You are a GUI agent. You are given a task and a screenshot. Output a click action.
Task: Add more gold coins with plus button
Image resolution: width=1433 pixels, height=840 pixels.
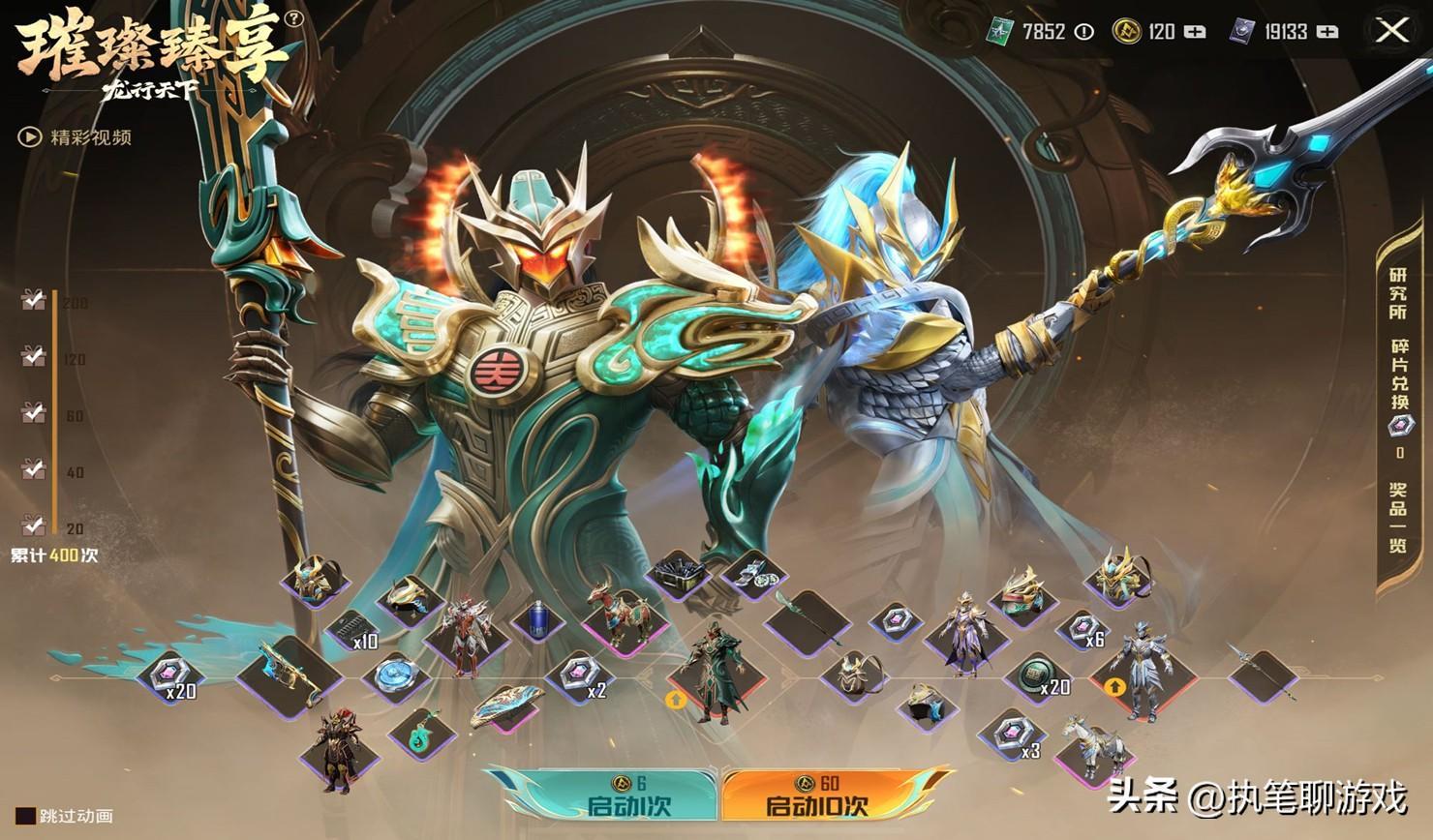(x=1195, y=32)
